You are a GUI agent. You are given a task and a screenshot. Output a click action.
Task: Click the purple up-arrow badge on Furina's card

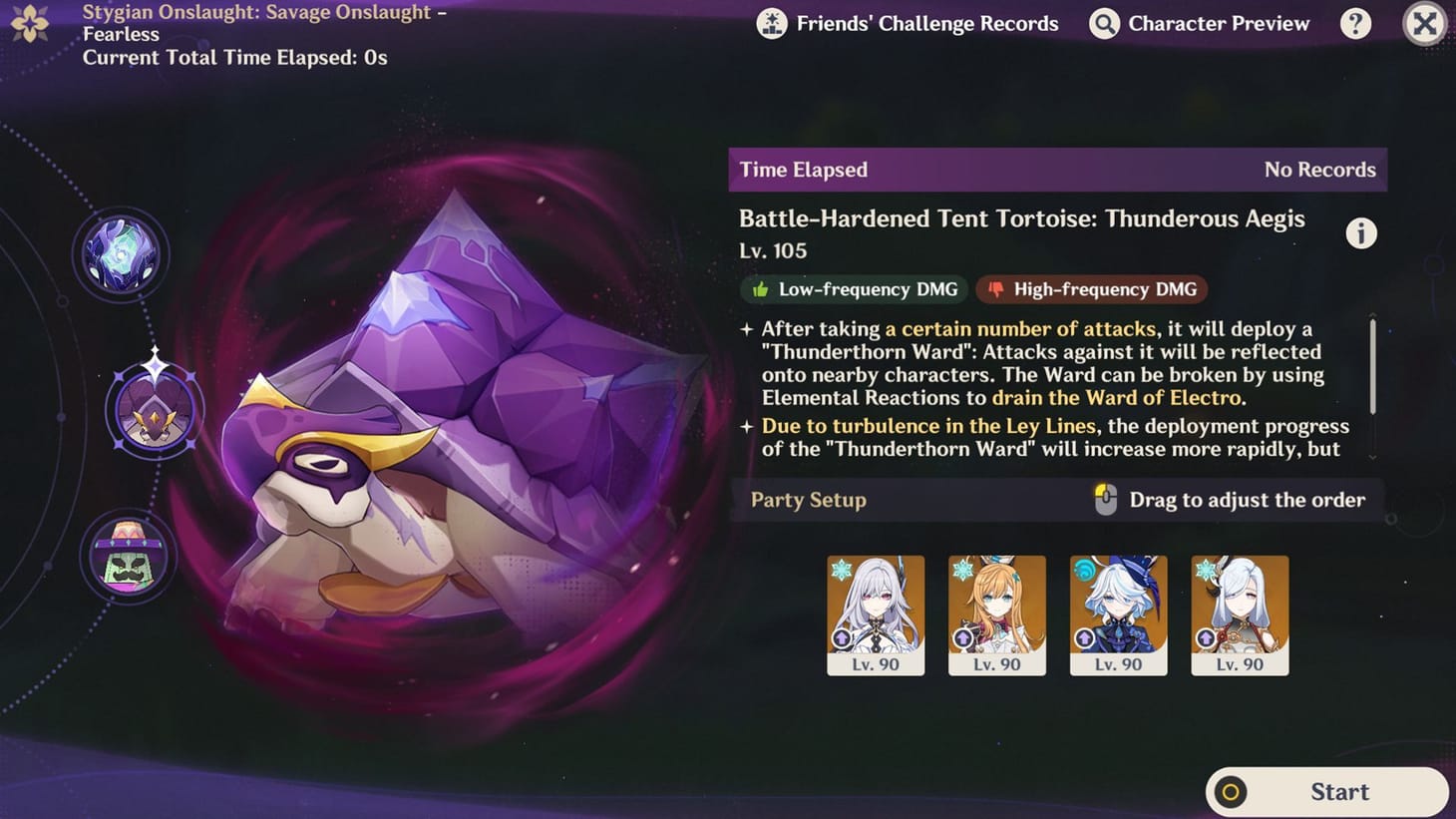tap(1086, 638)
